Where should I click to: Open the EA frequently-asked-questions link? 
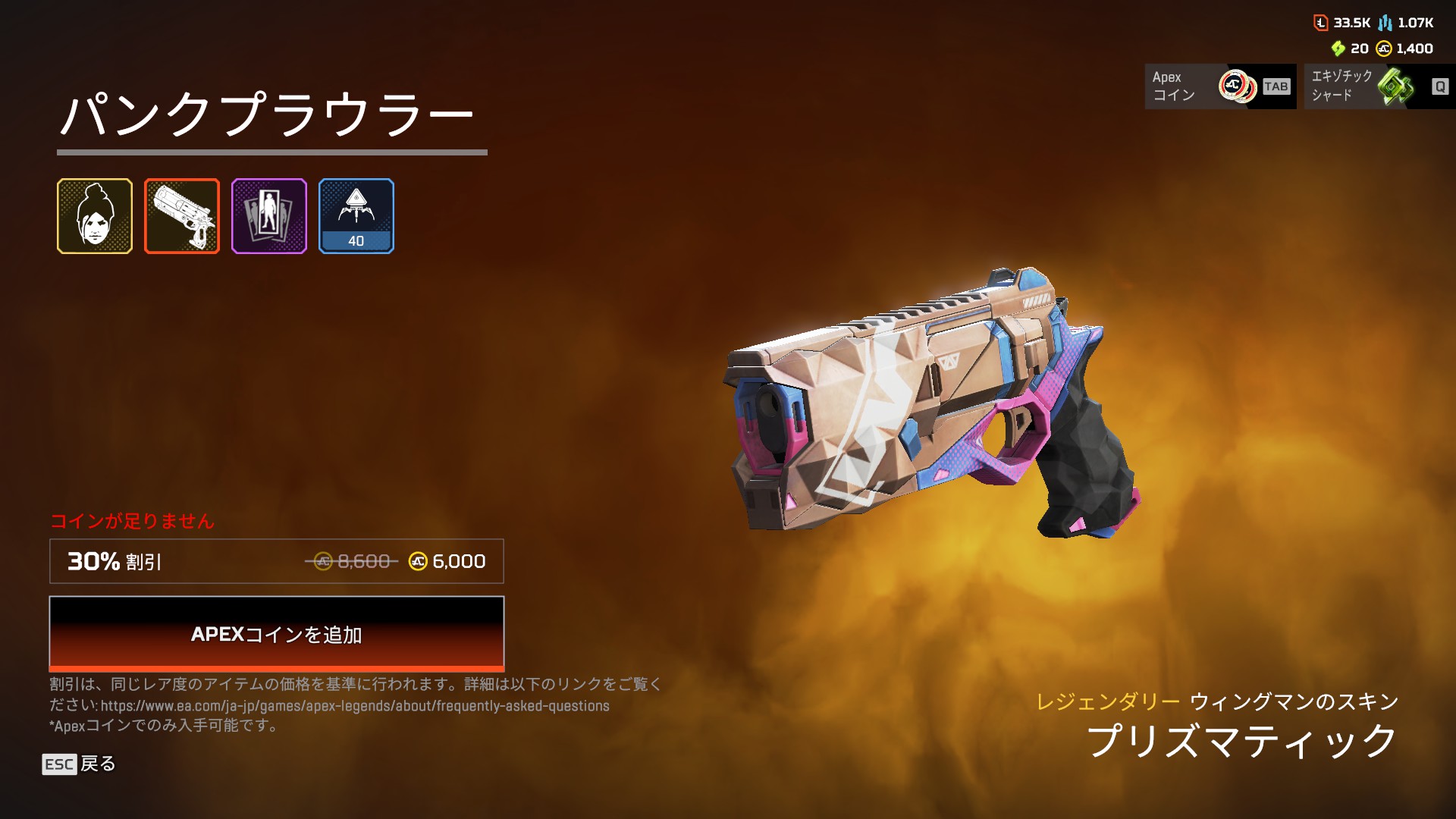(x=355, y=706)
